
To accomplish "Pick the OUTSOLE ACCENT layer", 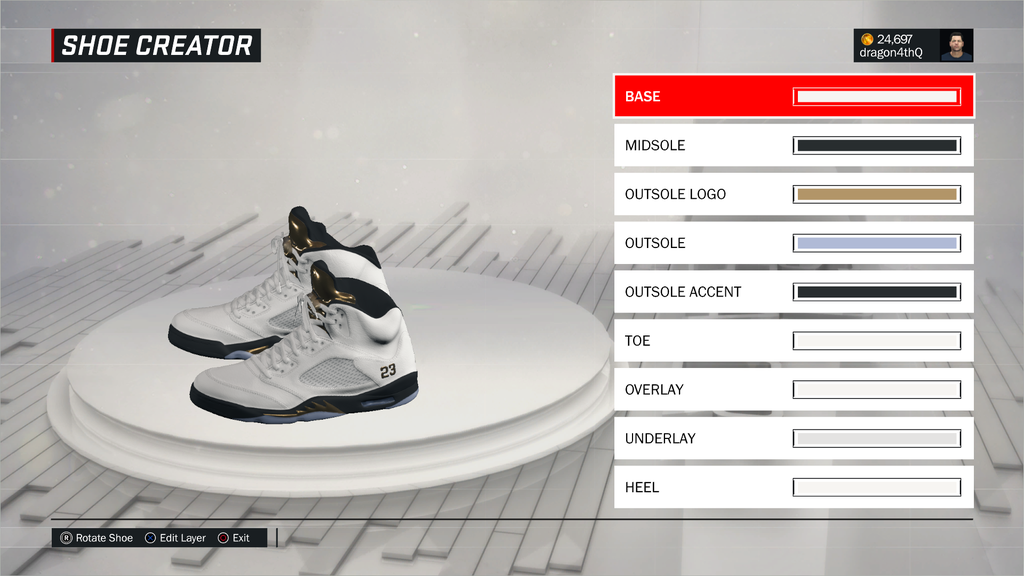I will [793, 292].
